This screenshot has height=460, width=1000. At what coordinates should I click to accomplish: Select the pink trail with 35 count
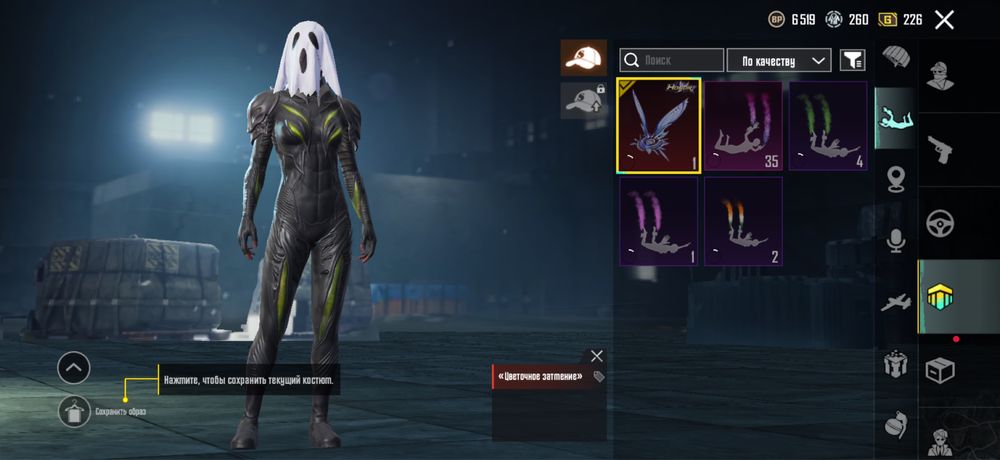point(744,125)
